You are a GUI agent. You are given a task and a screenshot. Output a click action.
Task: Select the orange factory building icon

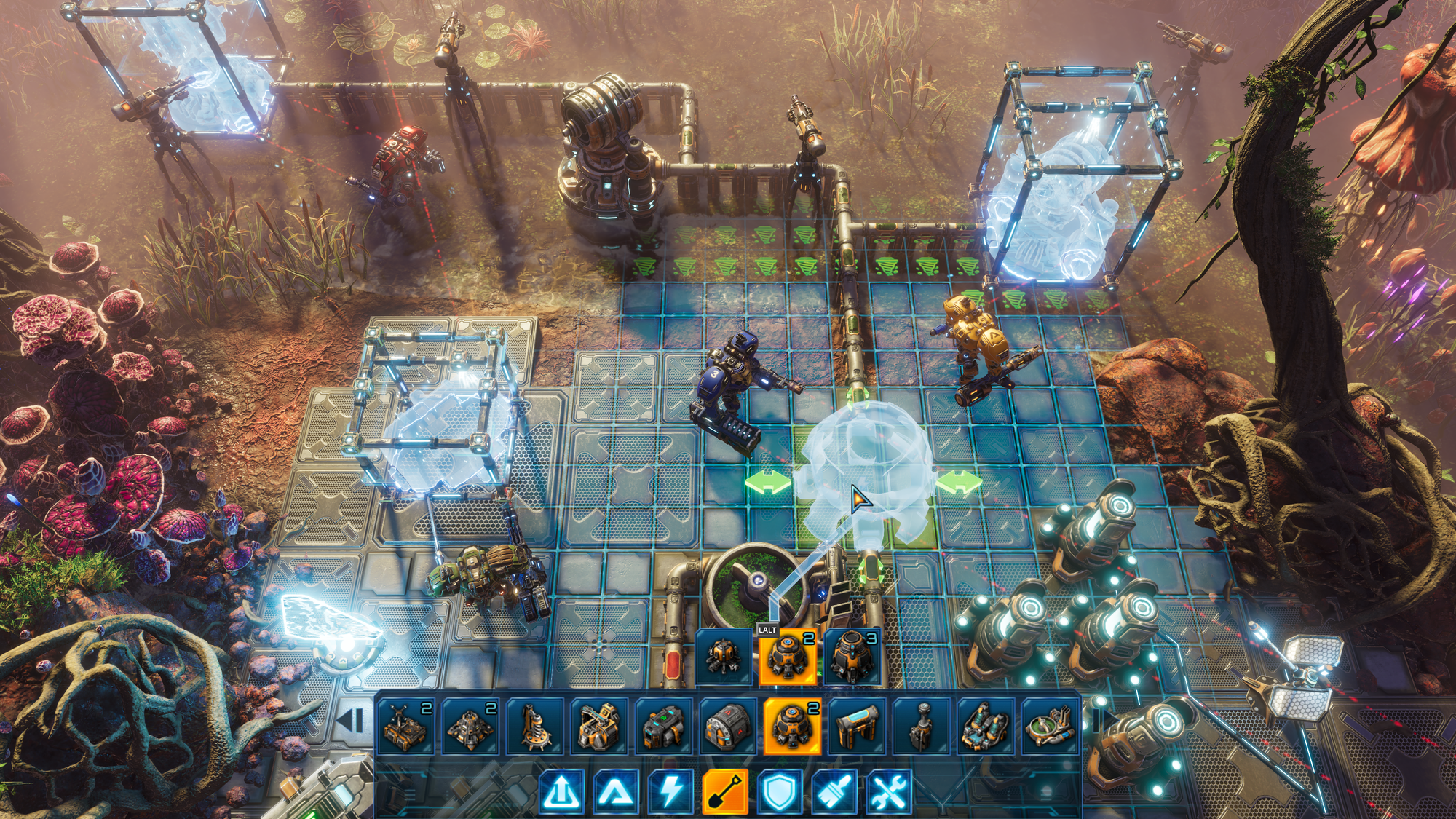point(598,726)
